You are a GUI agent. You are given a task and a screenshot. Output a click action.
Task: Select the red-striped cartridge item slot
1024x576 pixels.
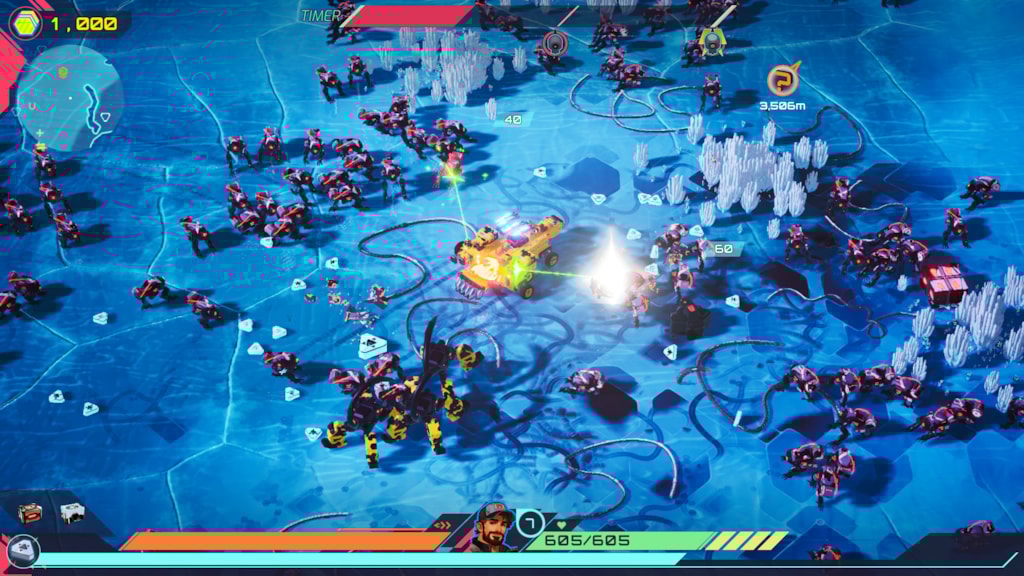tap(29, 513)
